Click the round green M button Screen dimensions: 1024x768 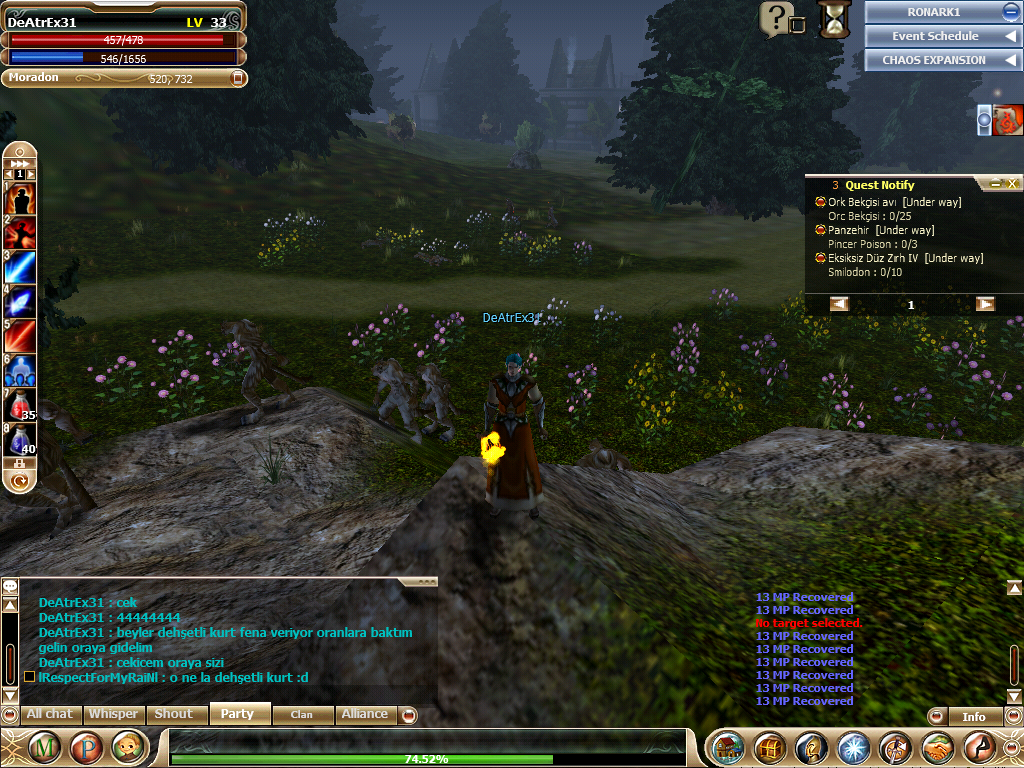click(44, 747)
